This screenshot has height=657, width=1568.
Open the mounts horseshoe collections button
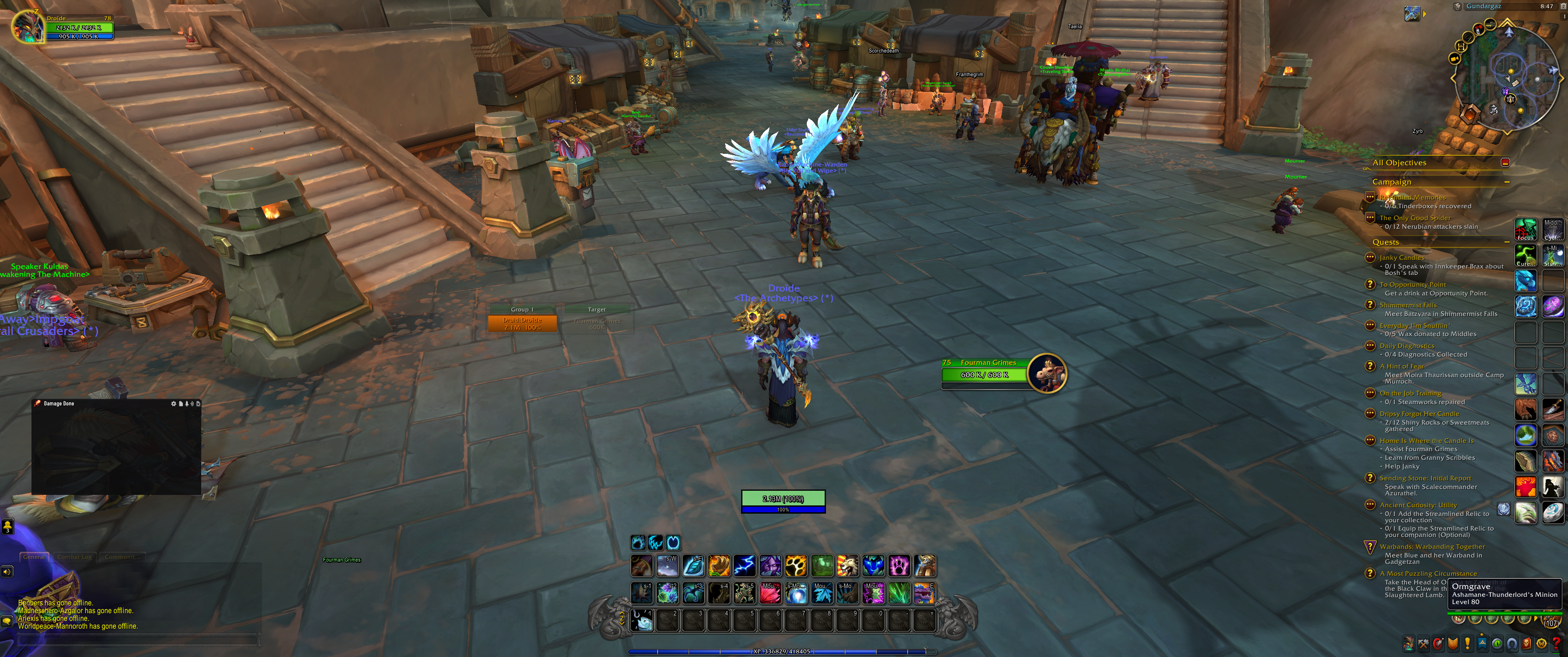pos(1512,643)
